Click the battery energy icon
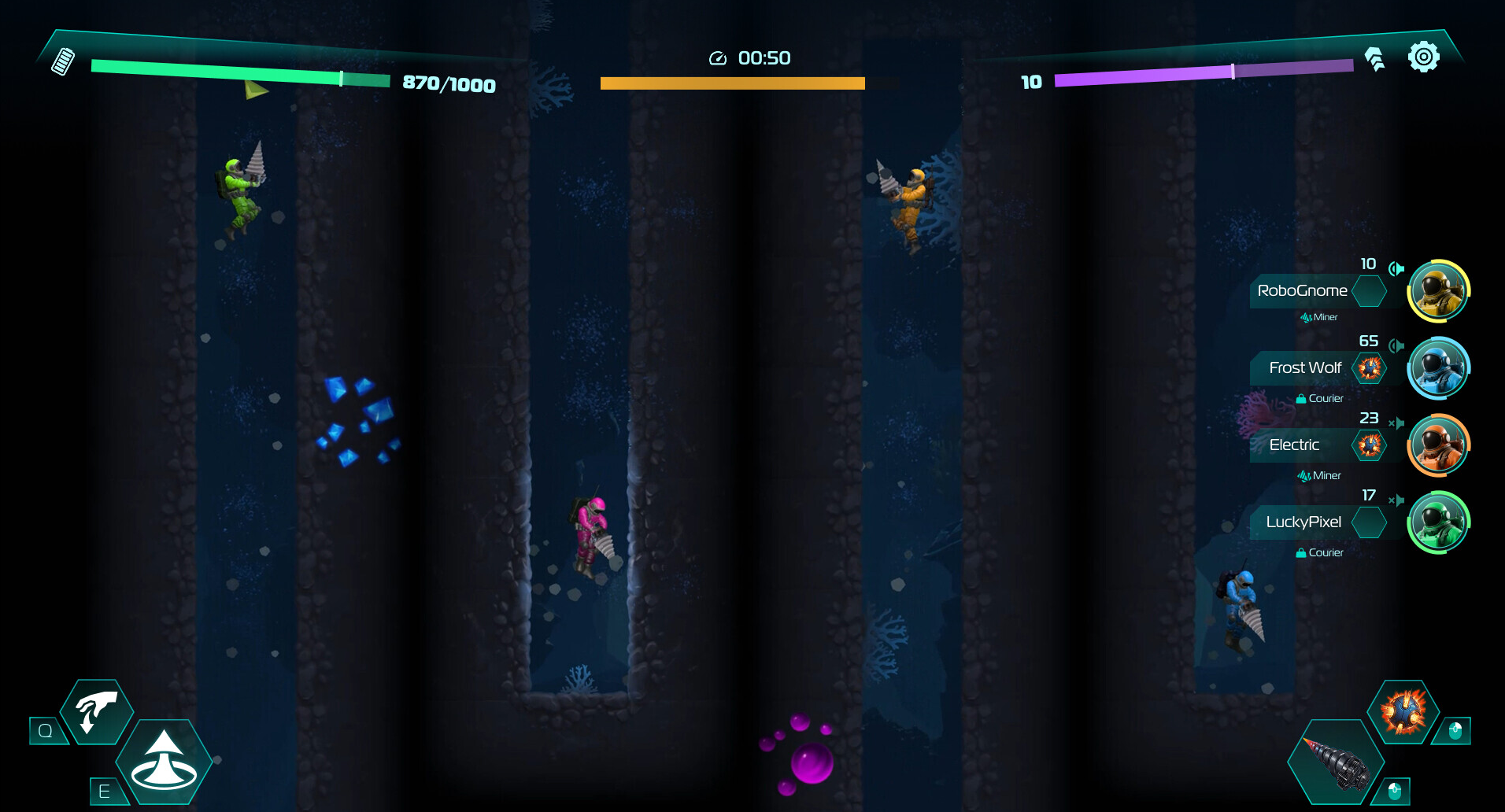This screenshot has height=812, width=1505. coord(63,61)
